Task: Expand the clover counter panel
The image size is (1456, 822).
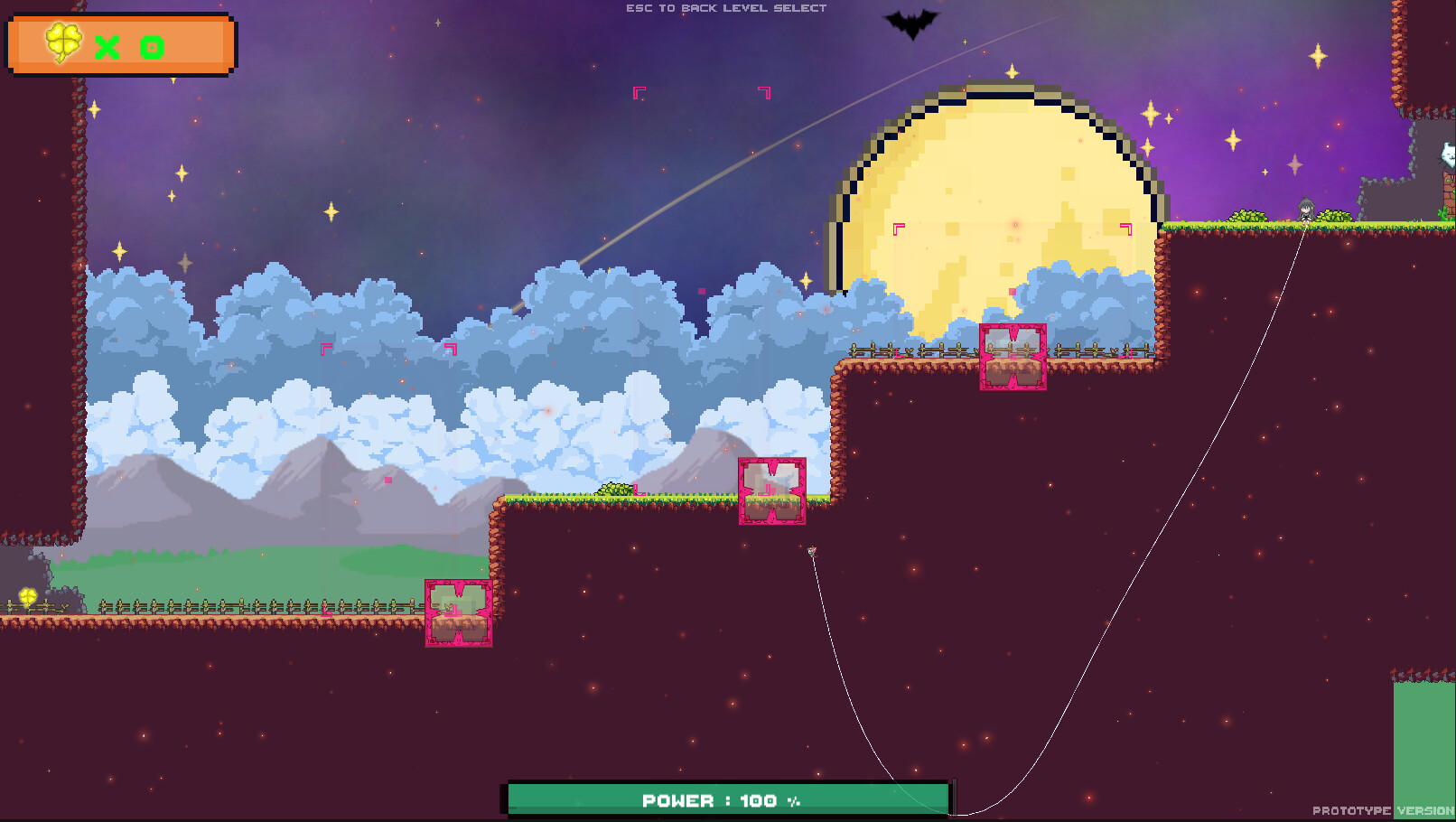Action: (x=122, y=45)
